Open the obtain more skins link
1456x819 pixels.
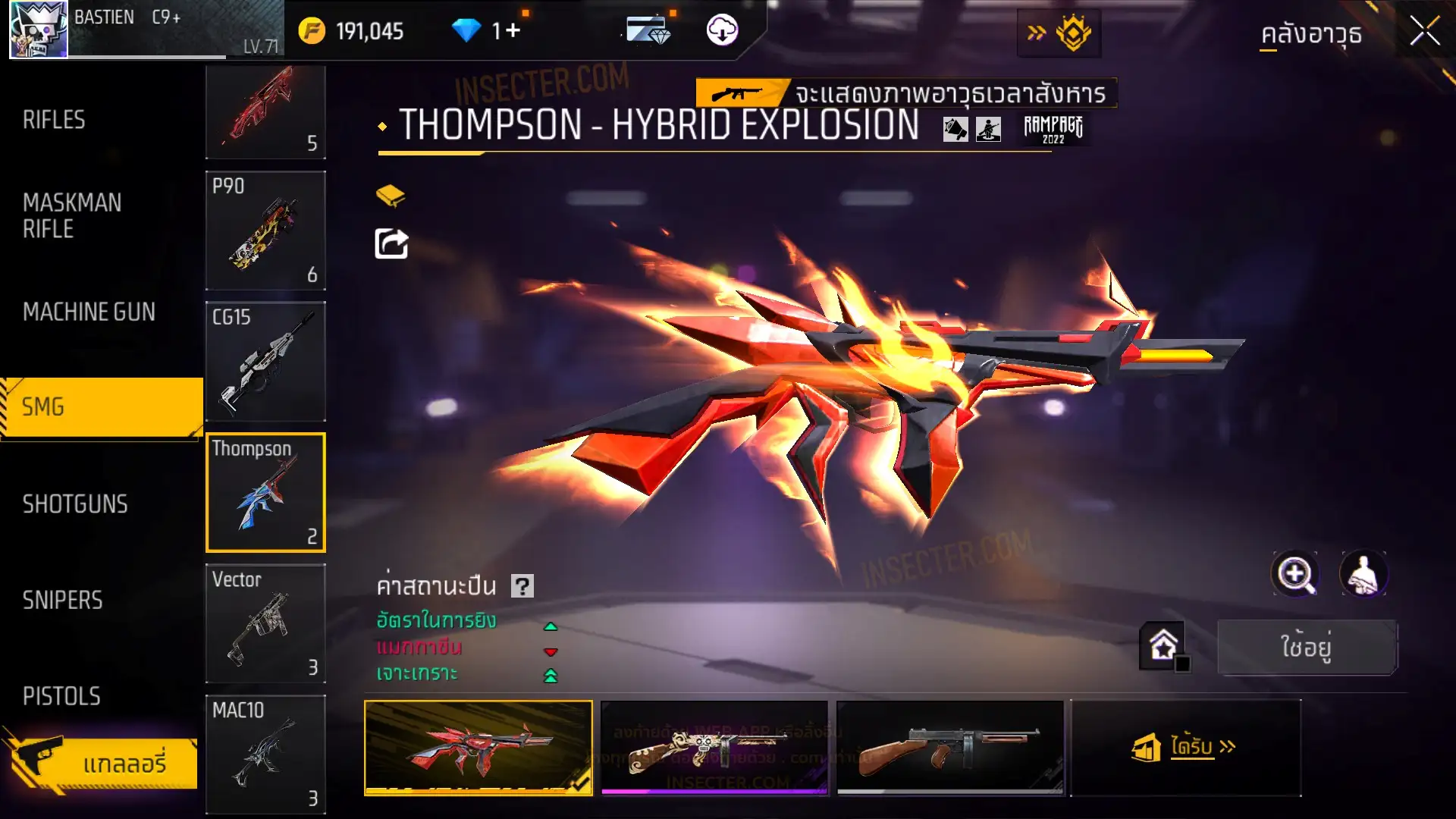tap(1185, 748)
